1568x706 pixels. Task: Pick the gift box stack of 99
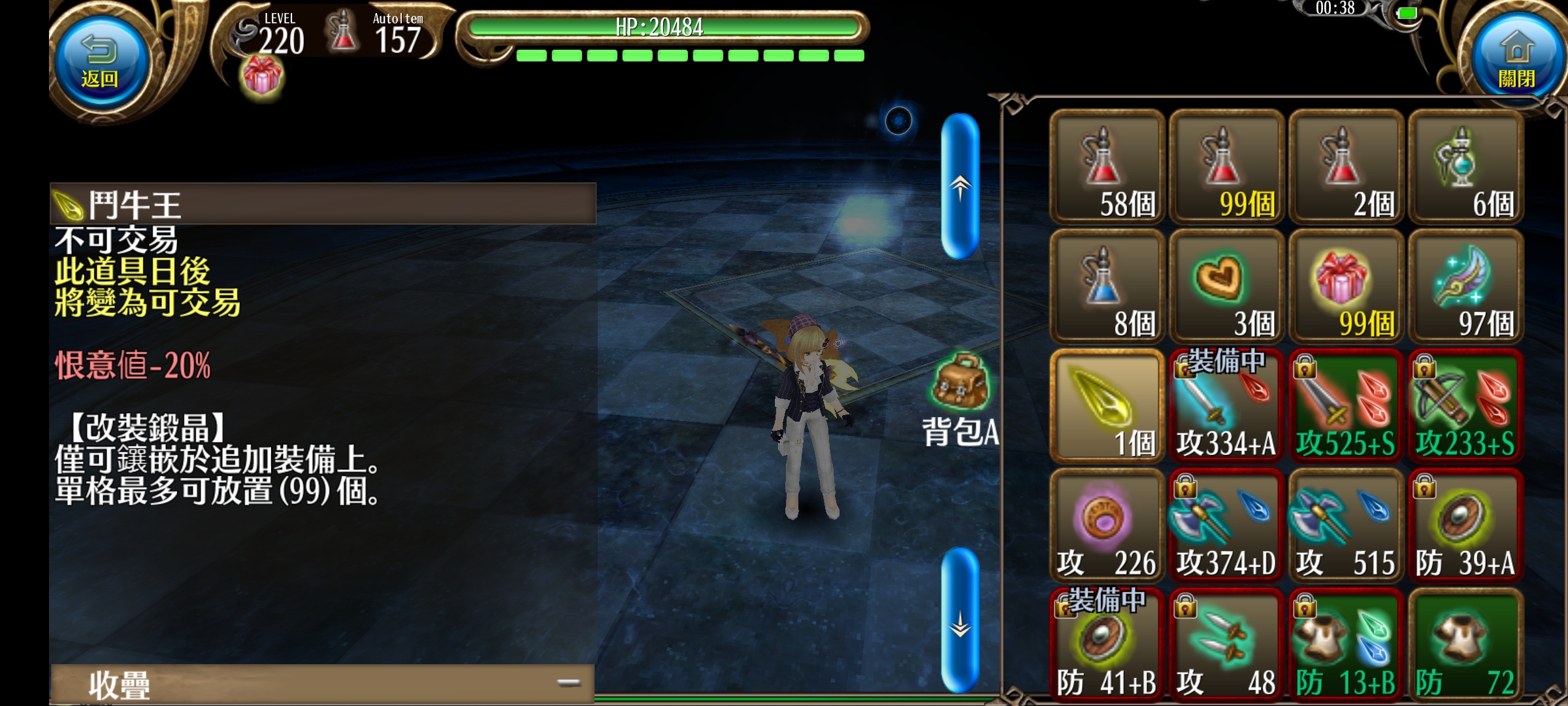click(1346, 286)
